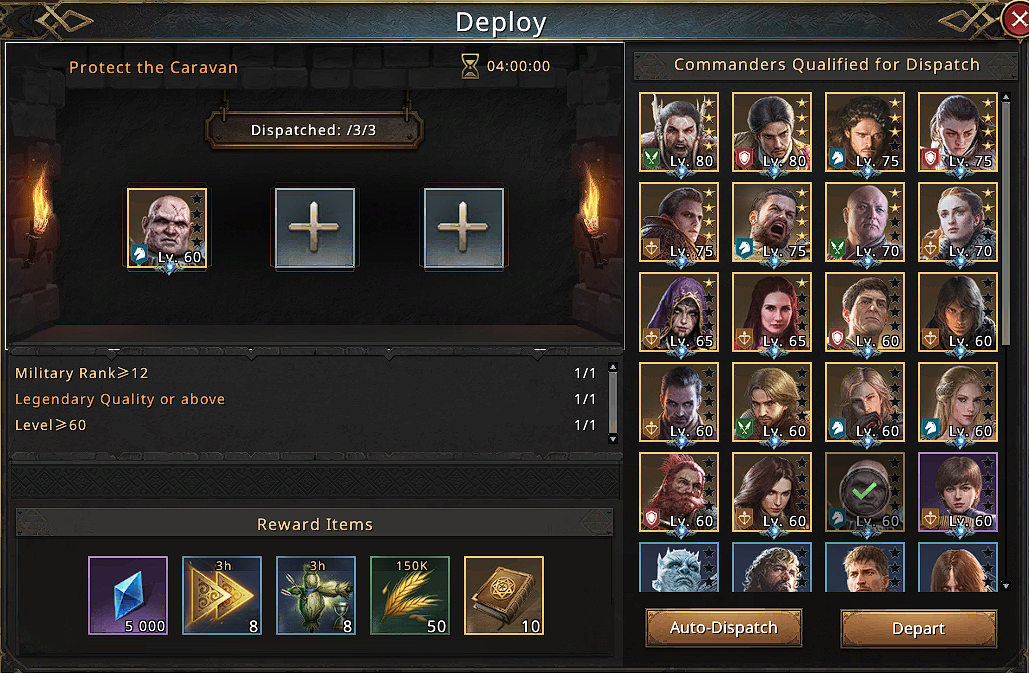Select the horned helmet Lv. 80 commander
The height and width of the screenshot is (673, 1029).
pos(679,132)
